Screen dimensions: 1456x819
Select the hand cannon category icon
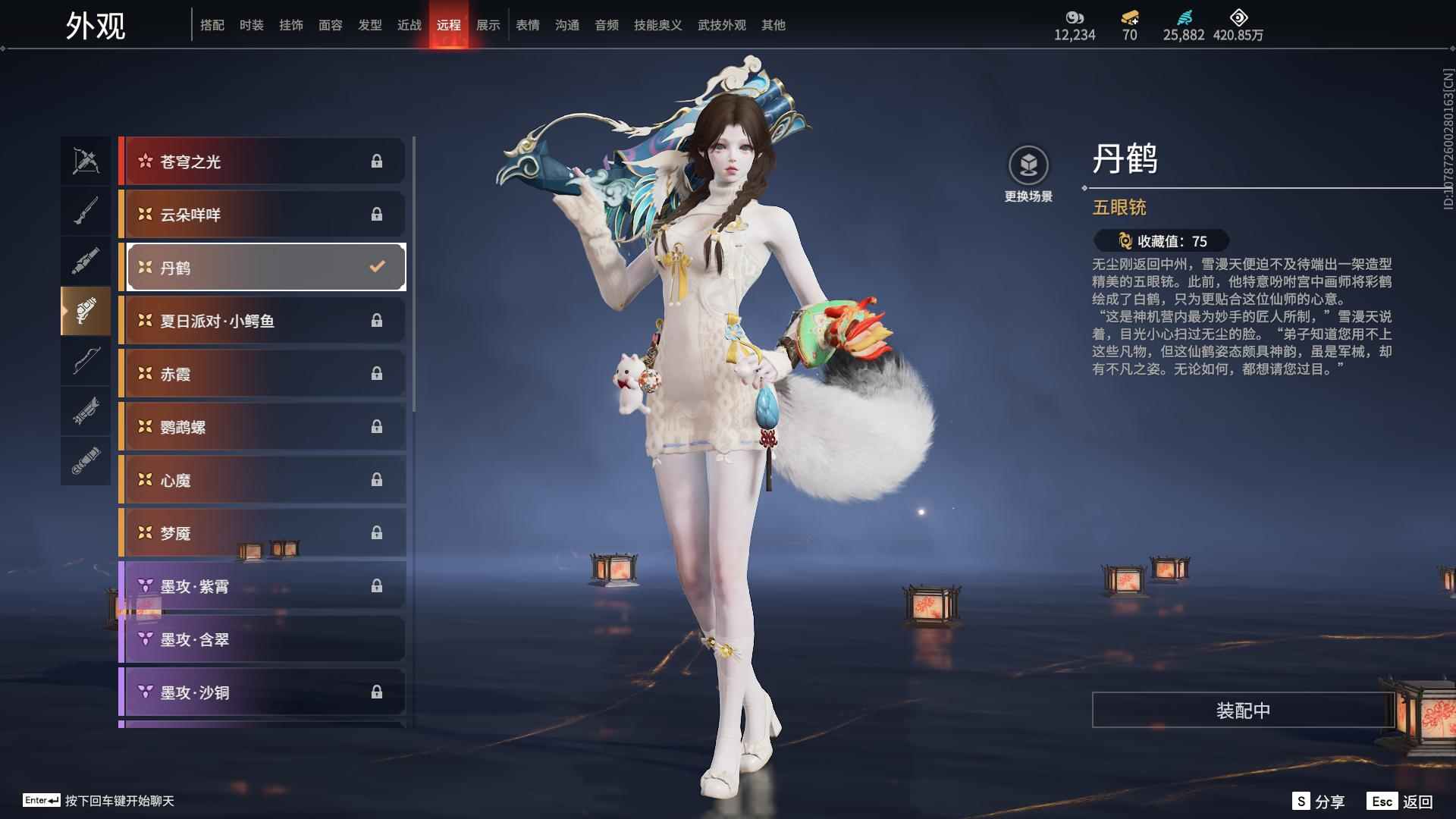point(86,259)
